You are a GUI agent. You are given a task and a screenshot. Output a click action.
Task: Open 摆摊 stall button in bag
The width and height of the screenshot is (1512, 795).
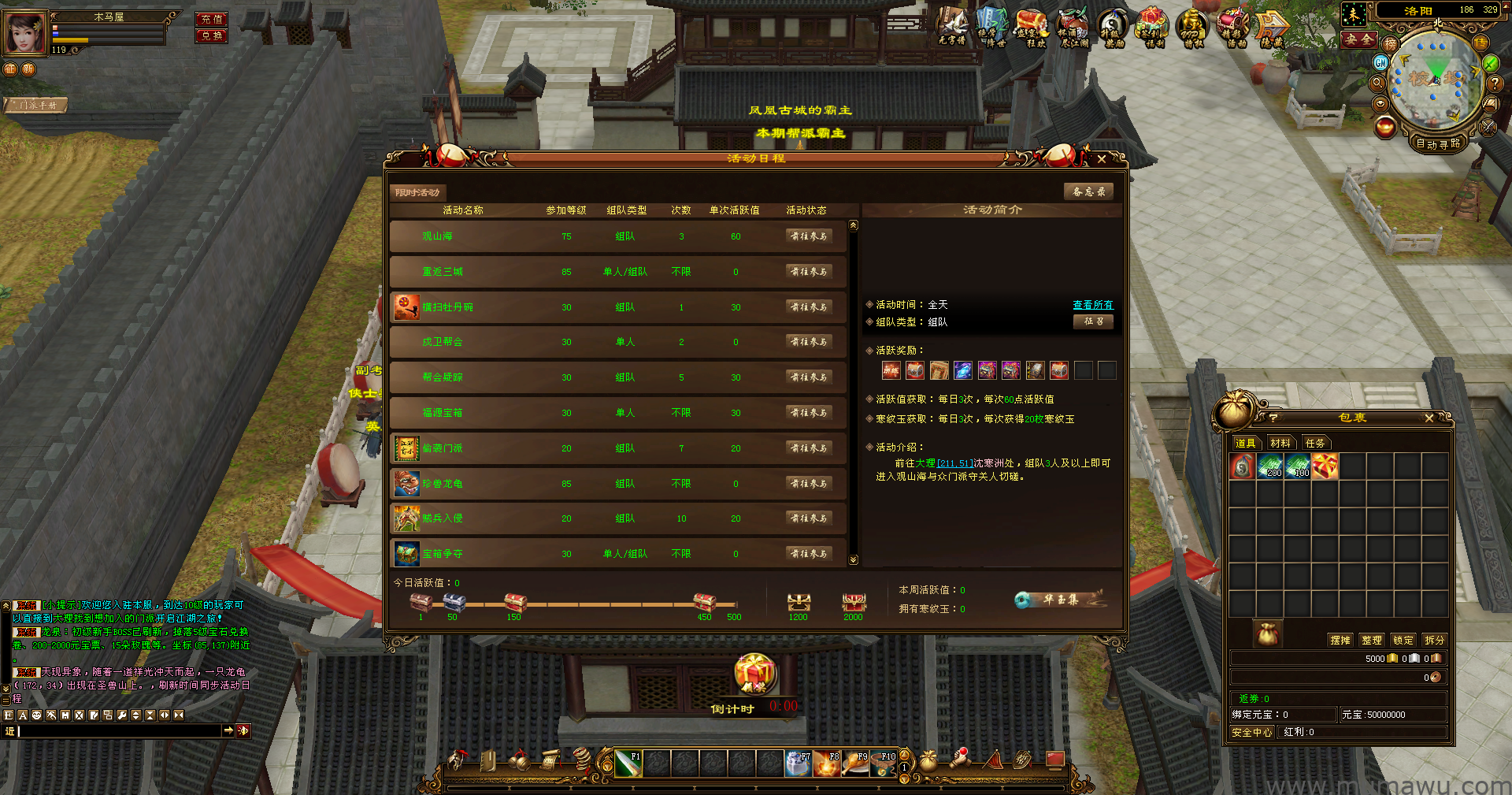click(1340, 640)
